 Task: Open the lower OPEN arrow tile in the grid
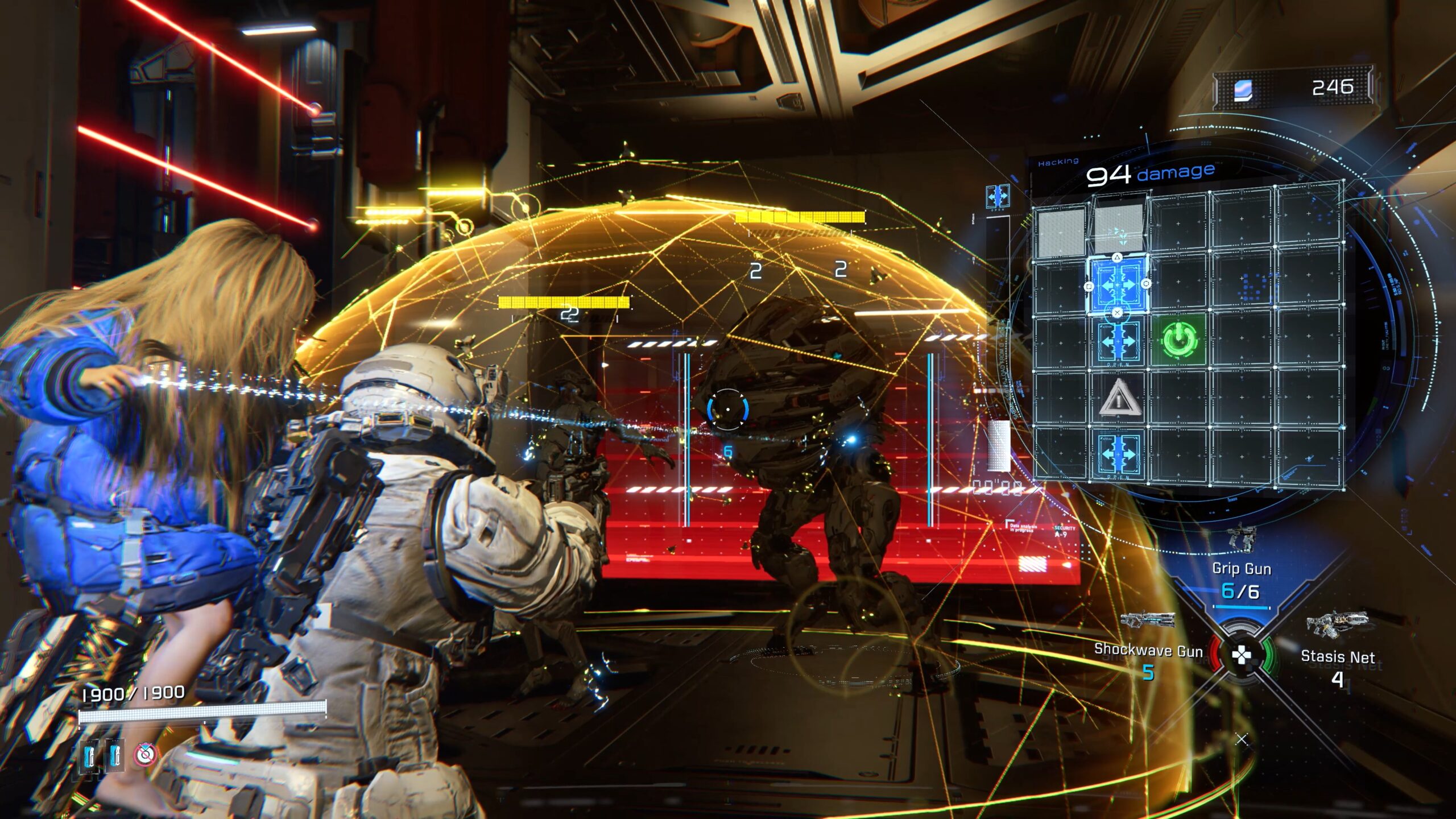[x=1119, y=341]
